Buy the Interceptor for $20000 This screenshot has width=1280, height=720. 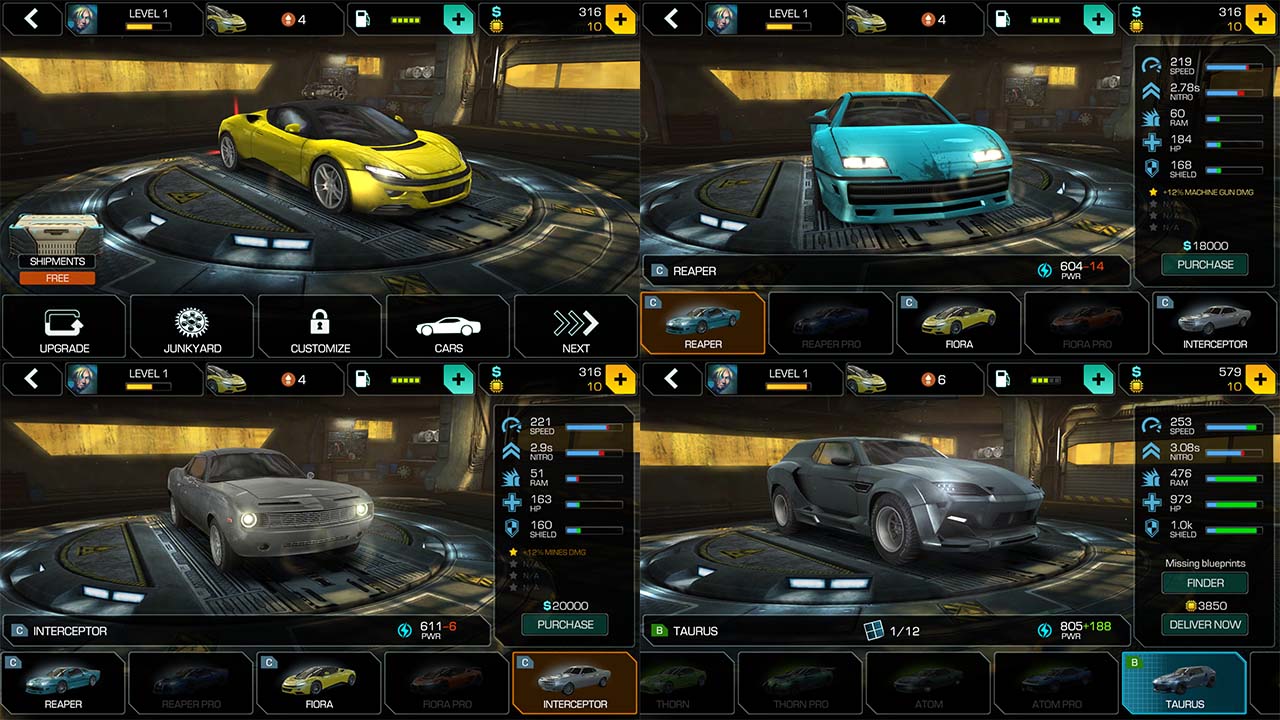coord(565,625)
